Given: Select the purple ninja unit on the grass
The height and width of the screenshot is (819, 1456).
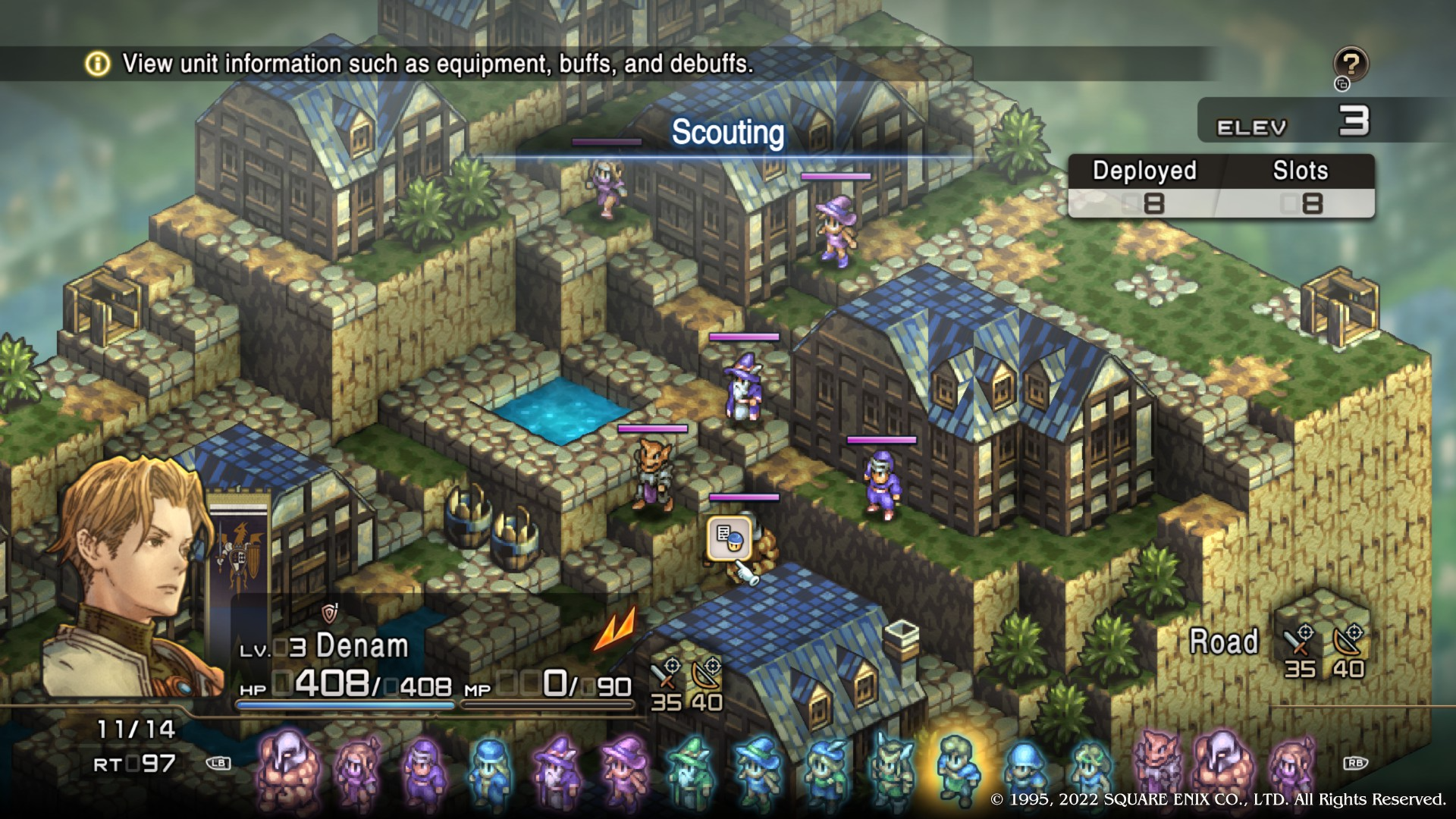Looking at the screenshot, I should pyautogui.click(x=880, y=484).
